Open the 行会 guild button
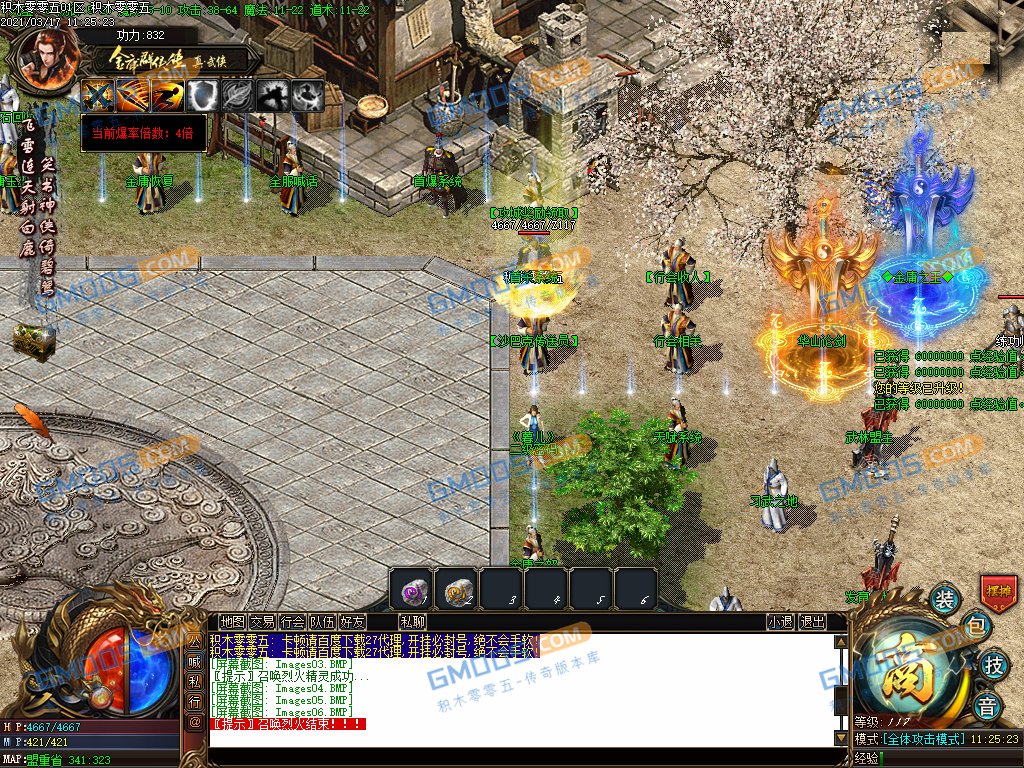 pyautogui.click(x=292, y=622)
